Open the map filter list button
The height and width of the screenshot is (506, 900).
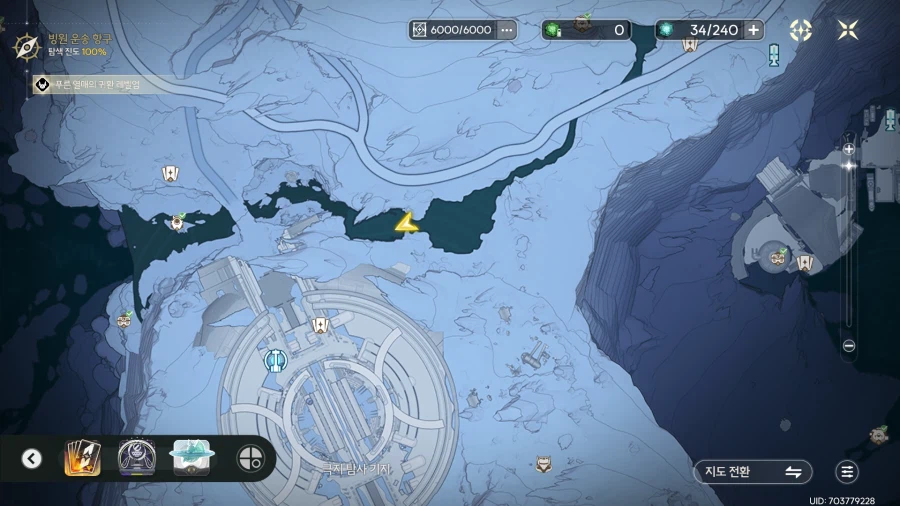pyautogui.click(x=847, y=472)
